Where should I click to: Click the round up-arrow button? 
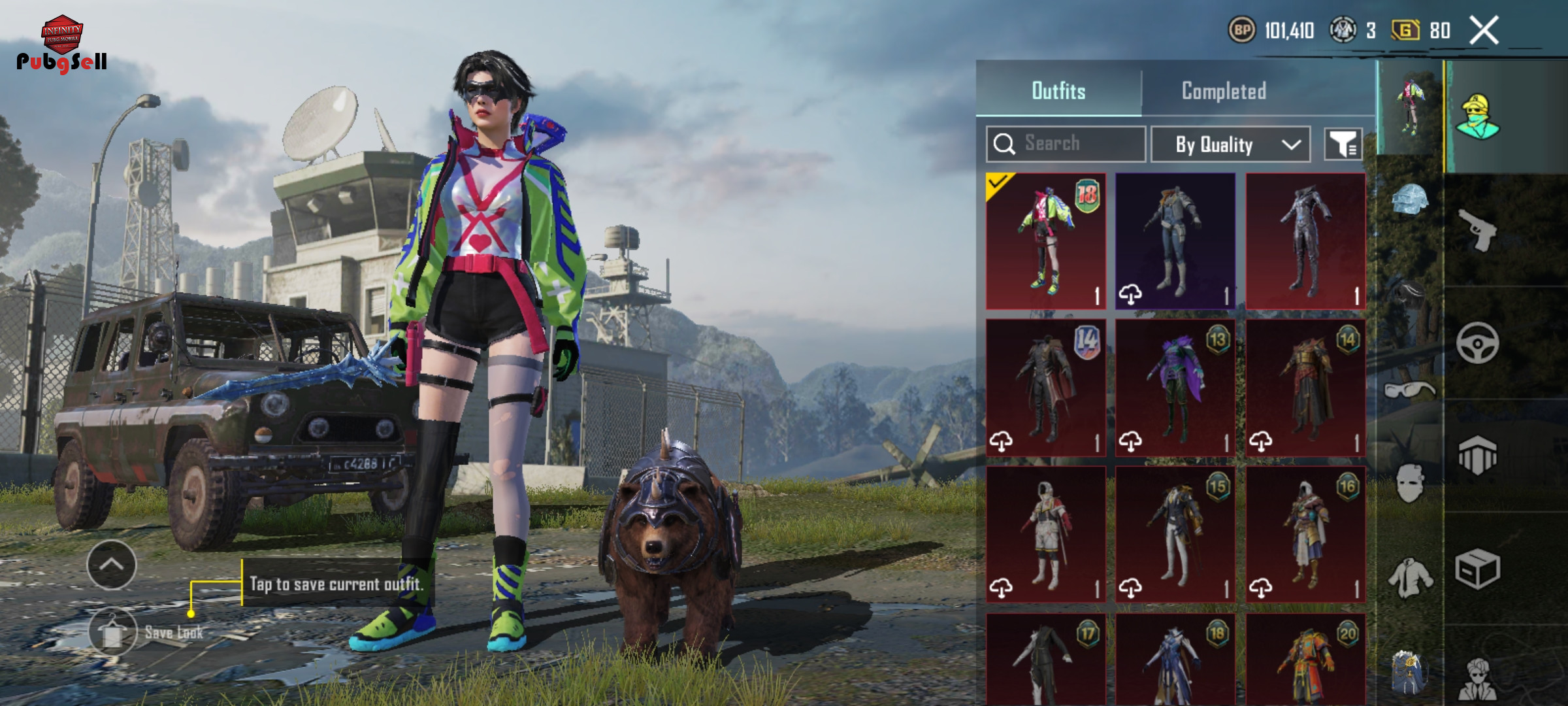[112, 564]
